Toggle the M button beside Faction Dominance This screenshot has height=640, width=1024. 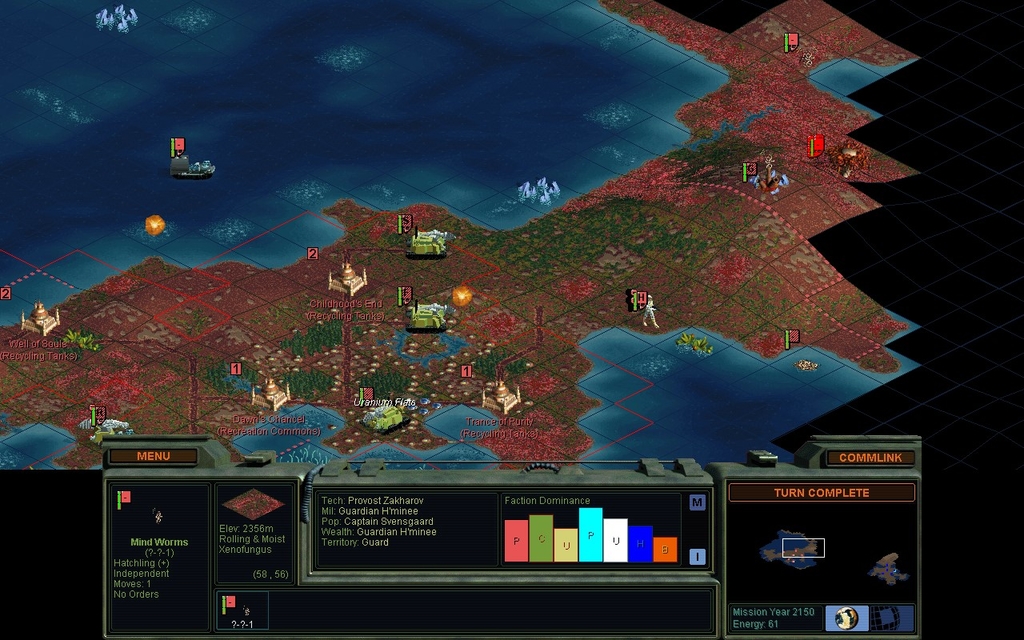pyautogui.click(x=697, y=502)
